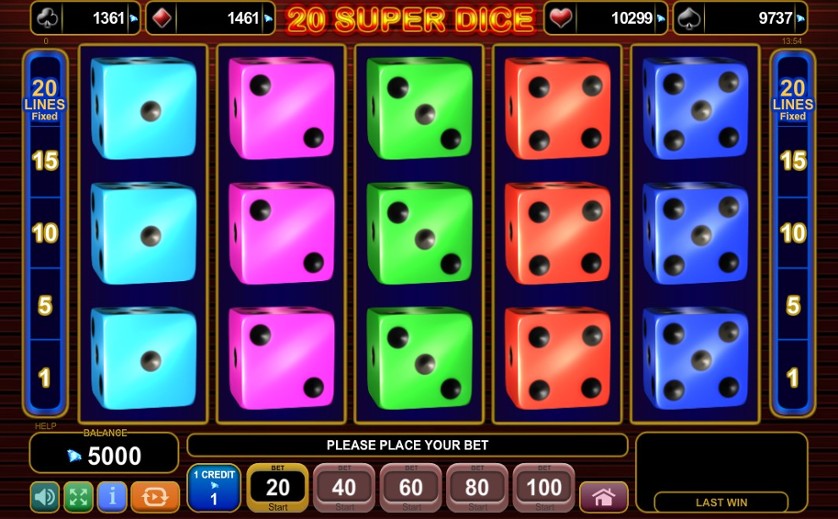Place the 60 bet
The image size is (838, 519).
(411, 488)
